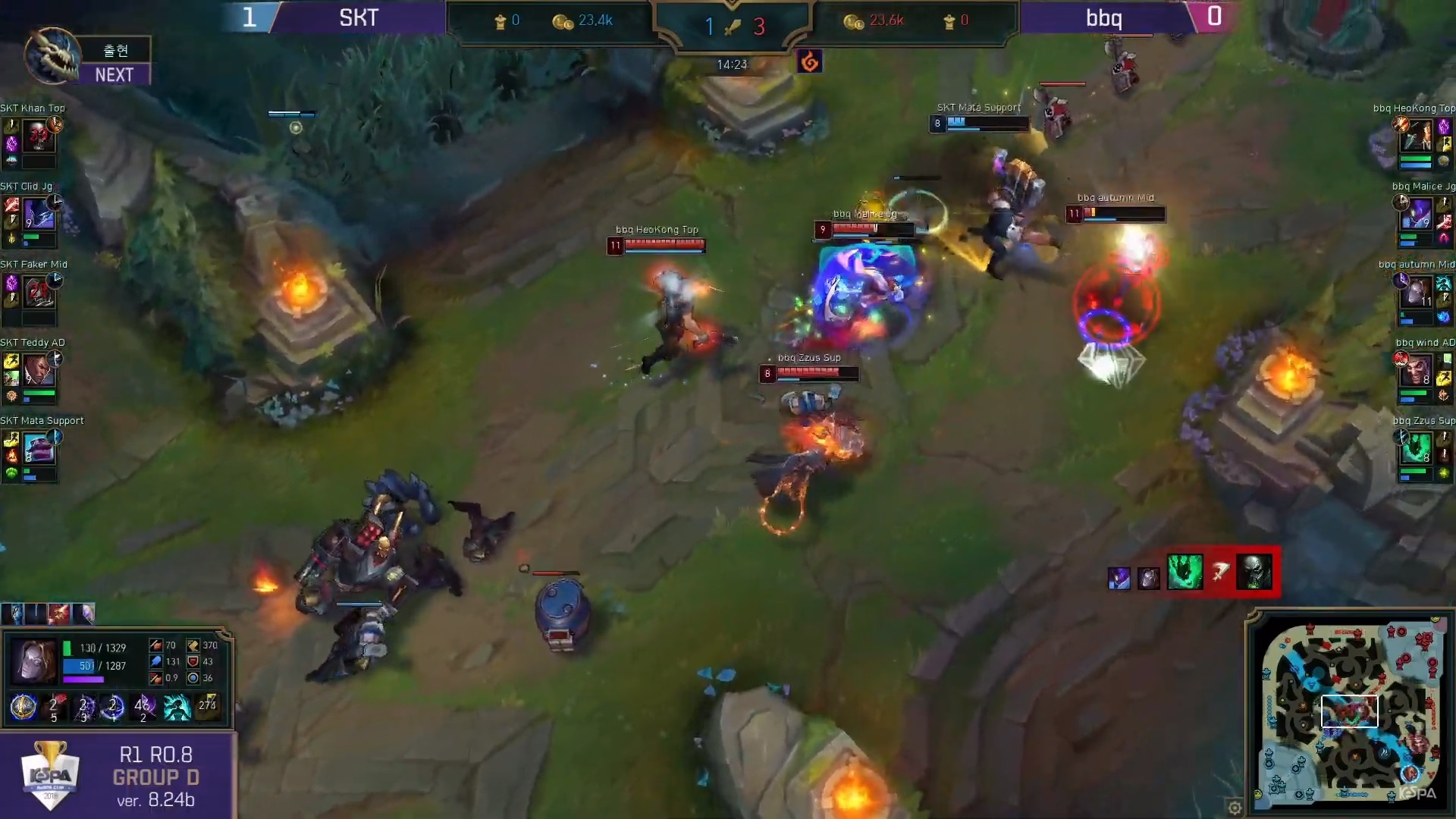This screenshot has height=819, width=1456.
Task: Click the attack damage stat icon showing 70
Action: [155, 645]
